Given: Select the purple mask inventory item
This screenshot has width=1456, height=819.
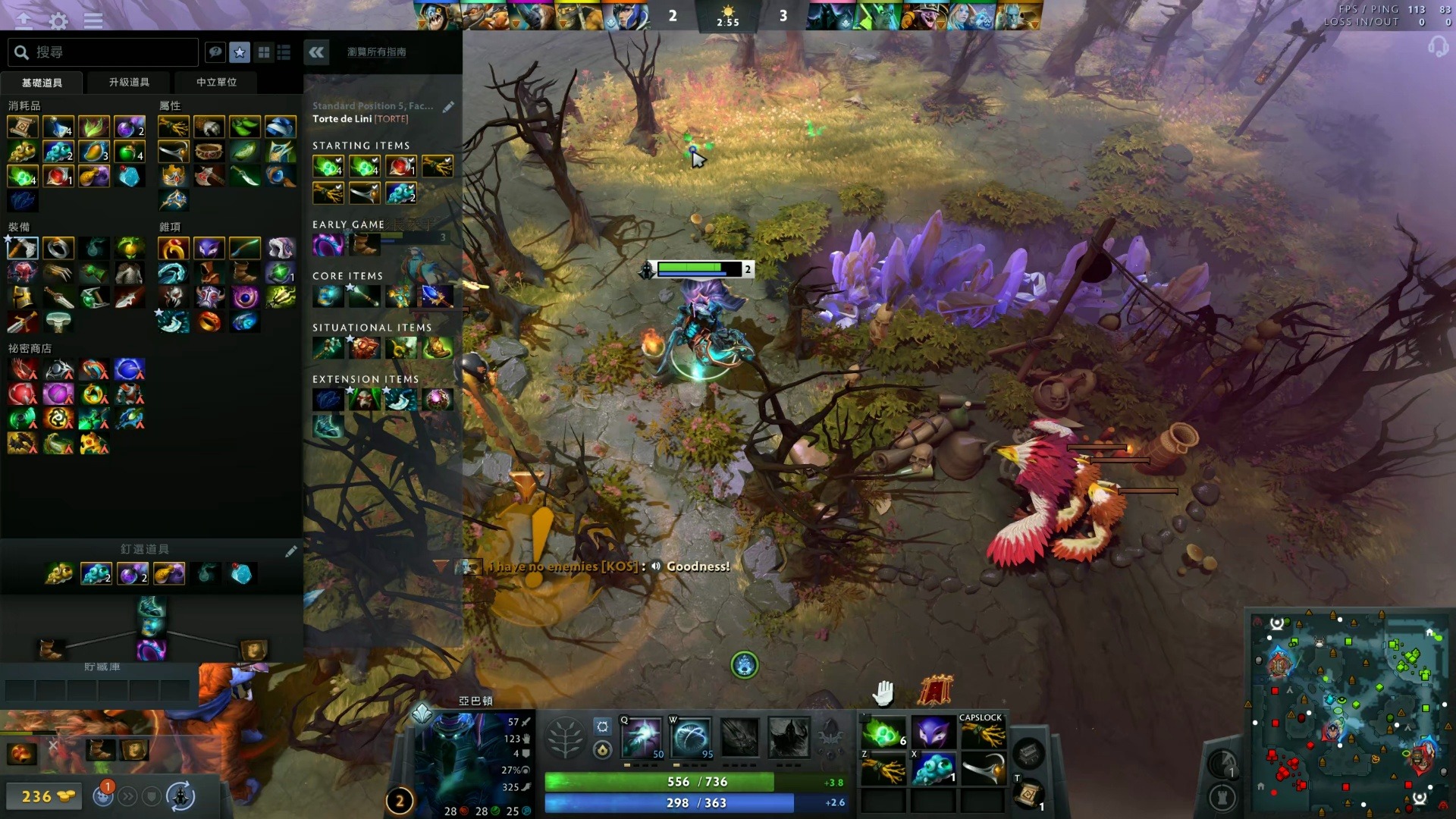Looking at the screenshot, I should coord(933,733).
